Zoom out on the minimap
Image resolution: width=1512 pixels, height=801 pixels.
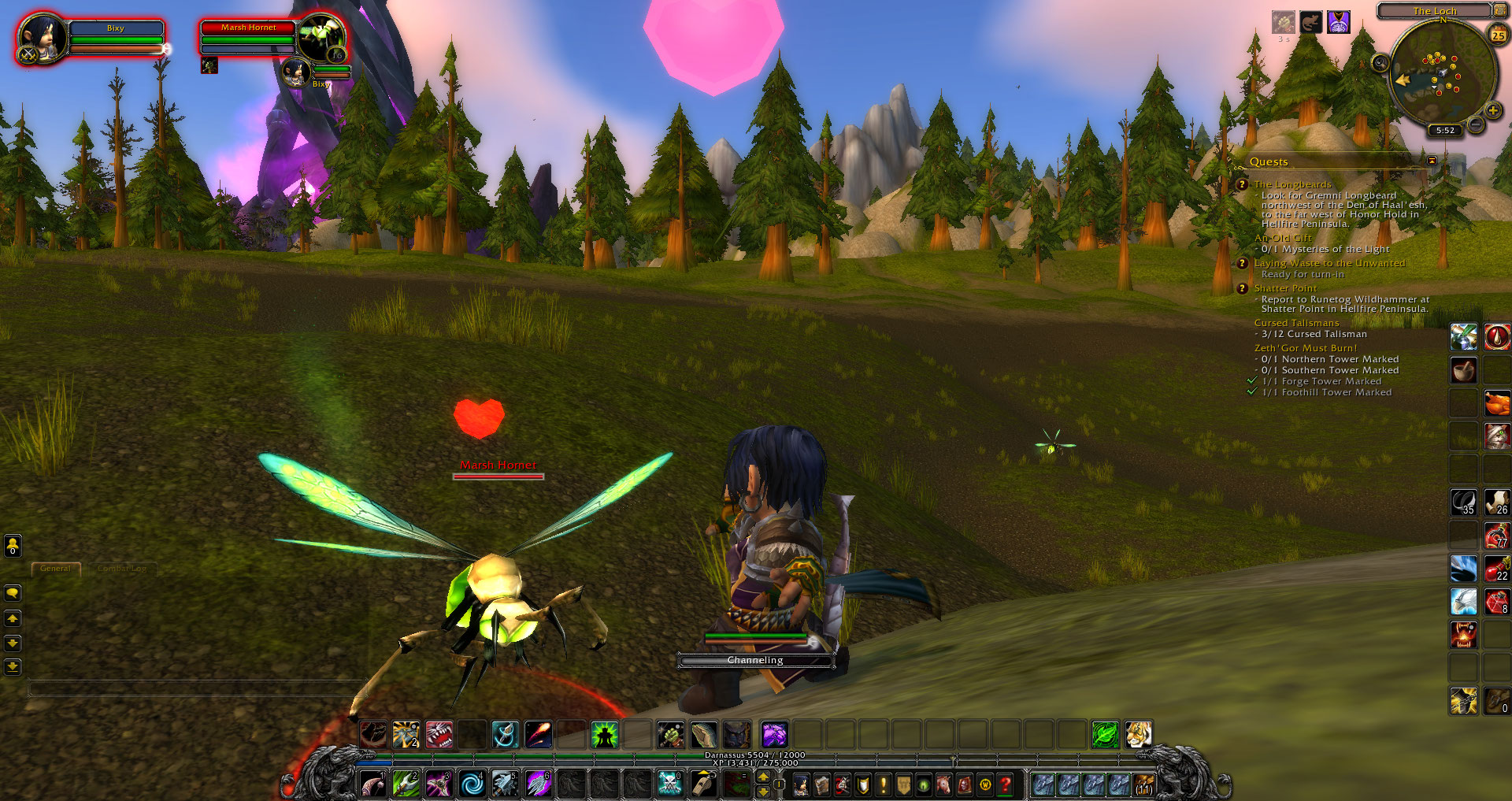point(1476,125)
